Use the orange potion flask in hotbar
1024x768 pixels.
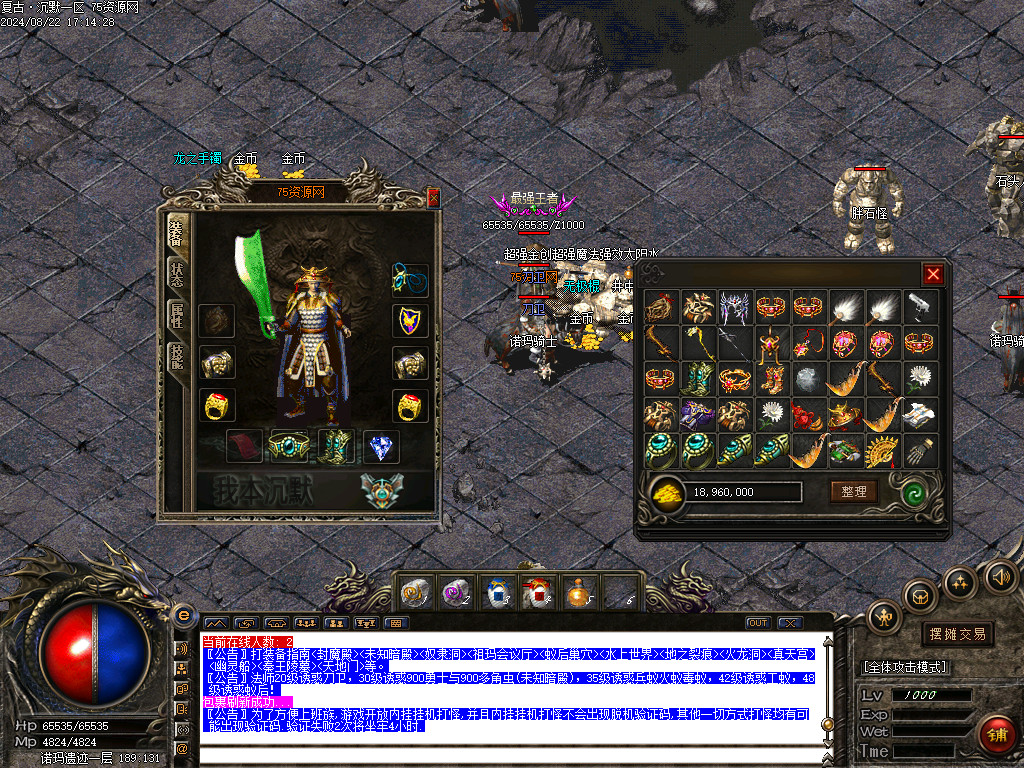tap(576, 593)
